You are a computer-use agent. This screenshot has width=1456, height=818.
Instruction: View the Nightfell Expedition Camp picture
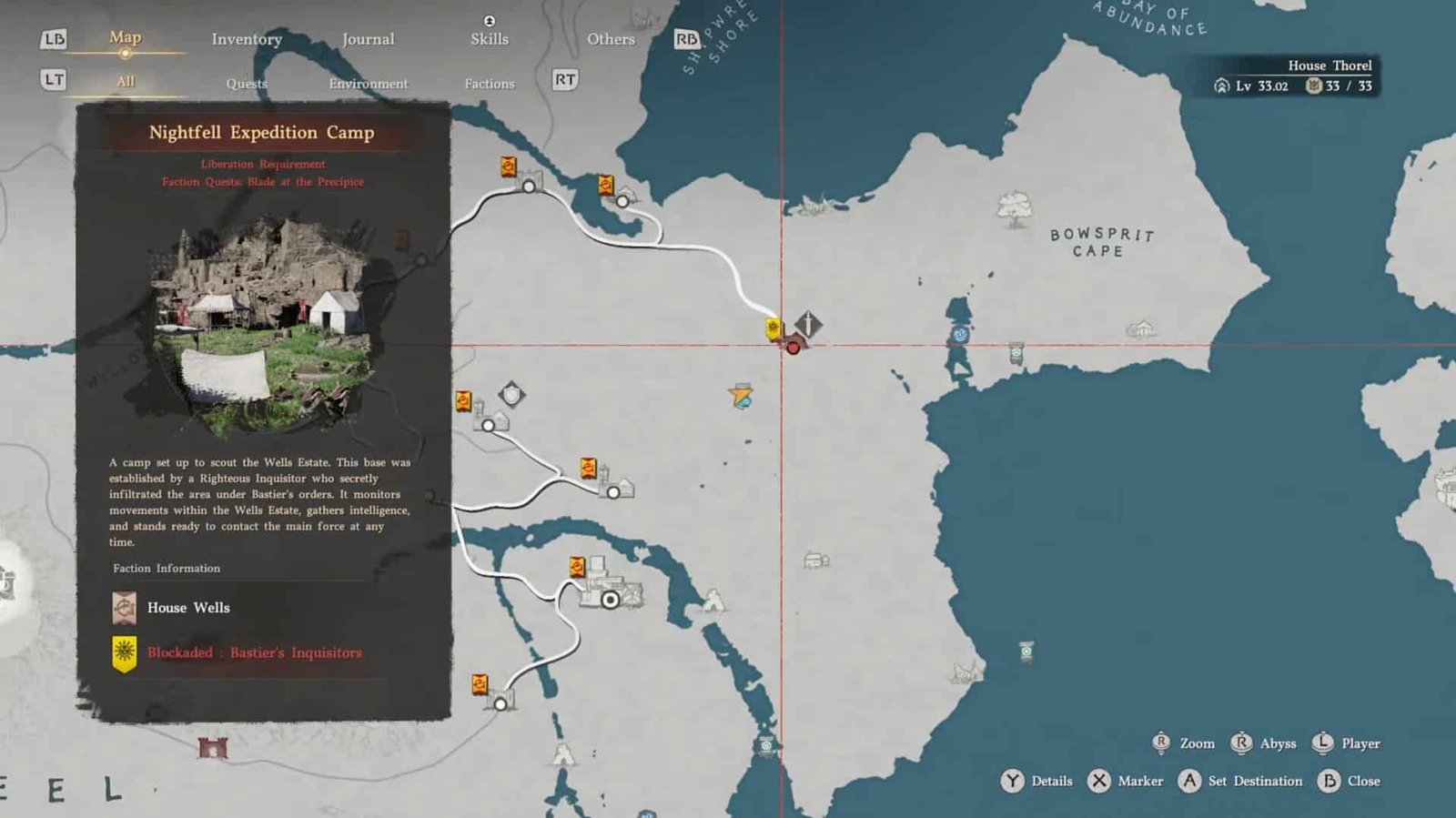coord(264,324)
